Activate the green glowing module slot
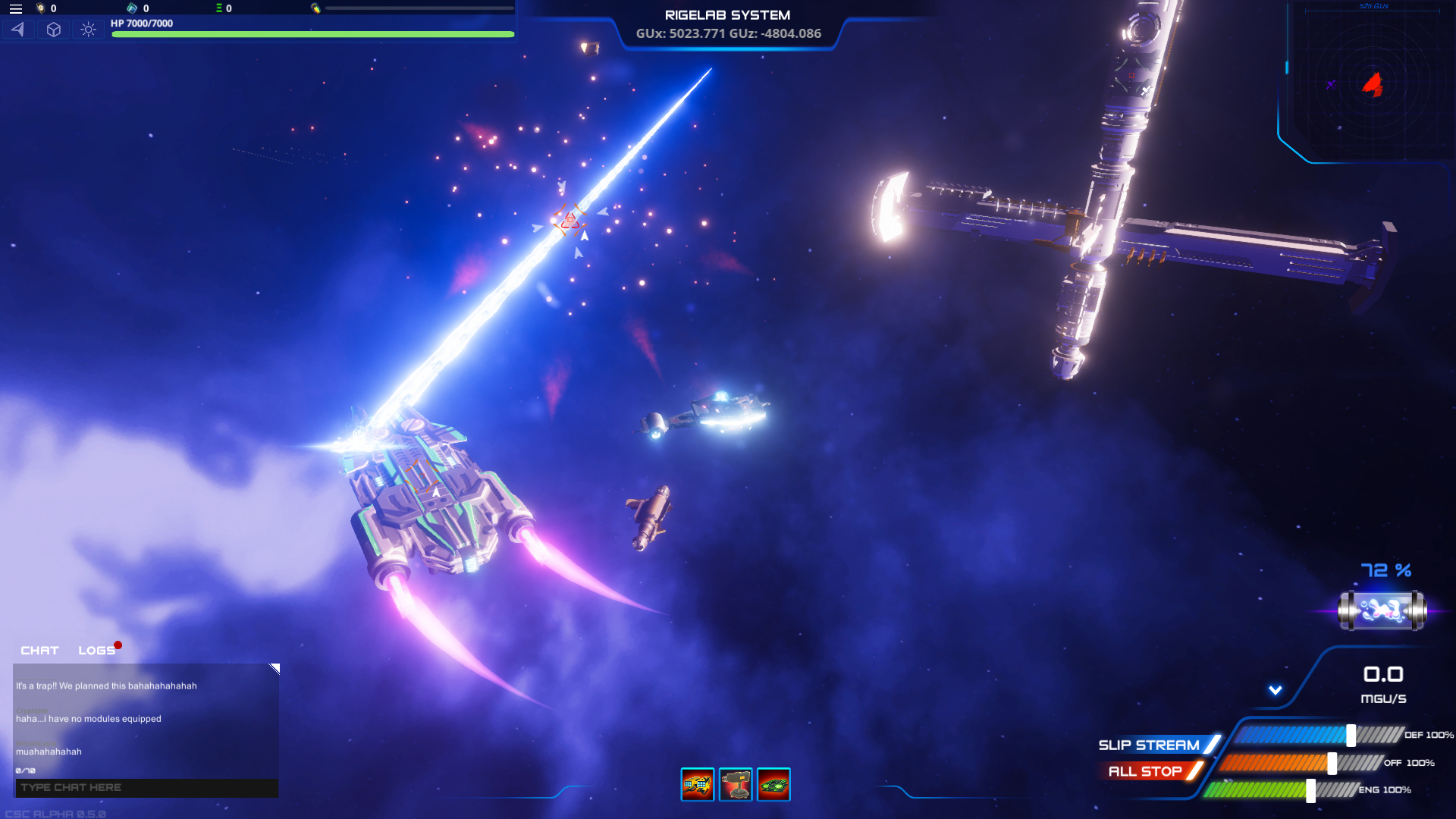This screenshot has height=819, width=1456. [773, 785]
